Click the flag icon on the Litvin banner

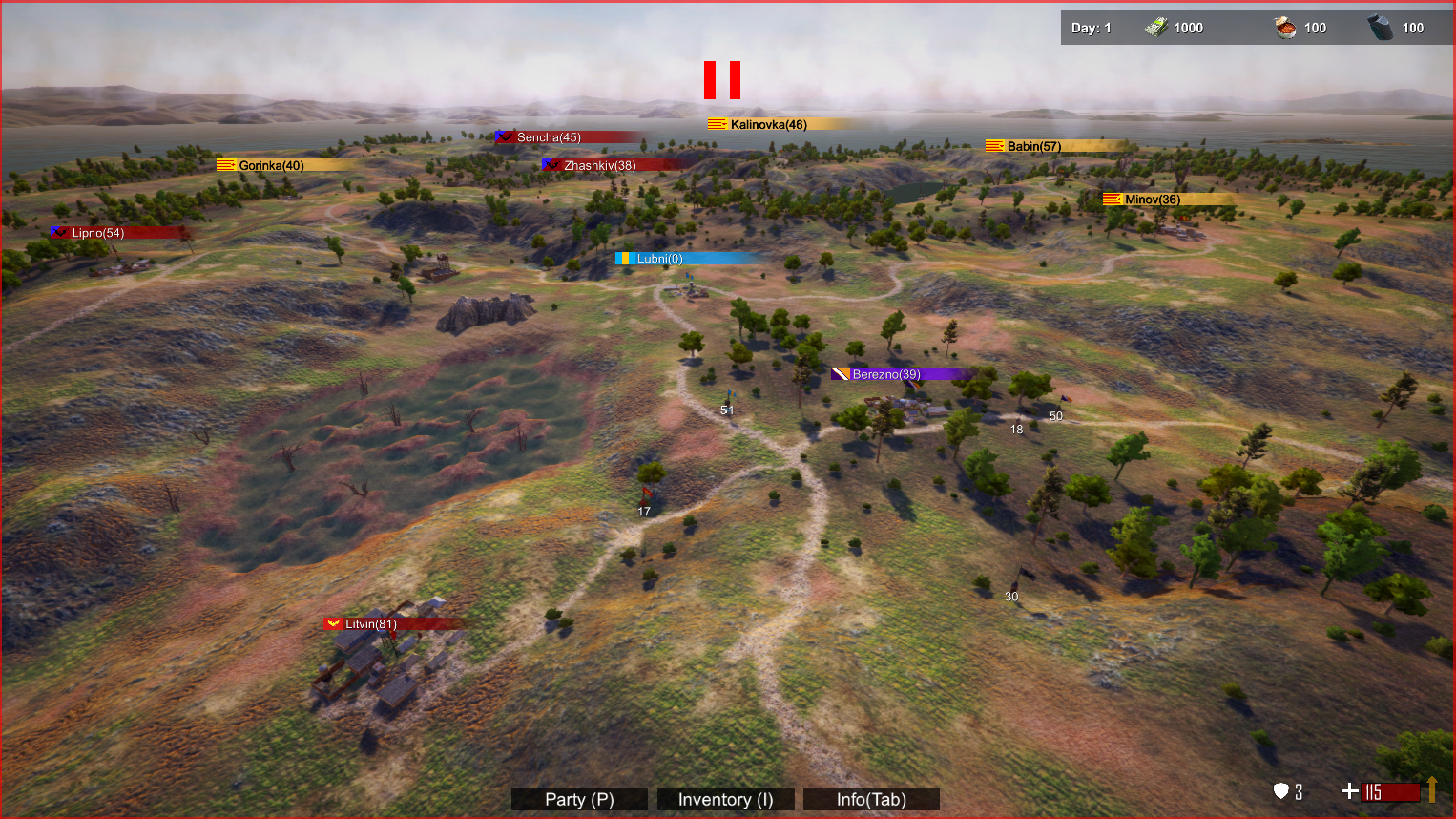(333, 623)
